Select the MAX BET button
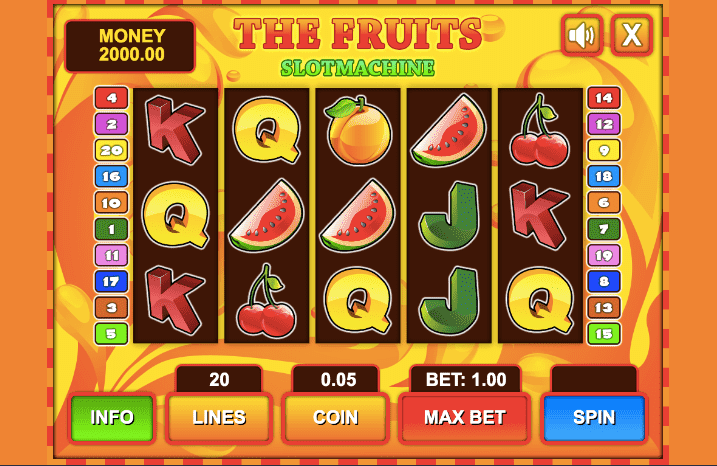This screenshot has width=717, height=466. pos(464,417)
